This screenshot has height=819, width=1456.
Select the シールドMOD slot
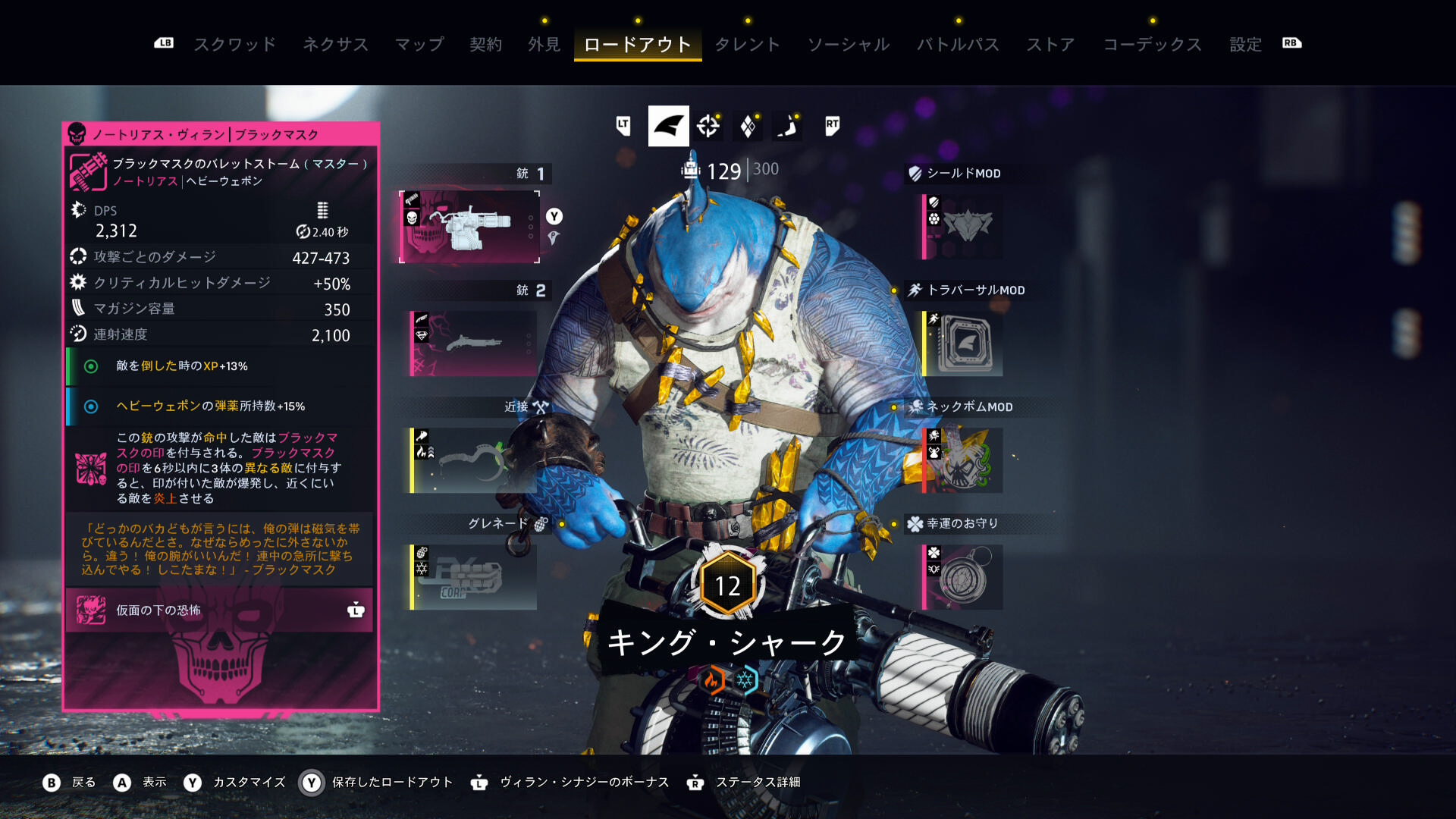point(963,227)
